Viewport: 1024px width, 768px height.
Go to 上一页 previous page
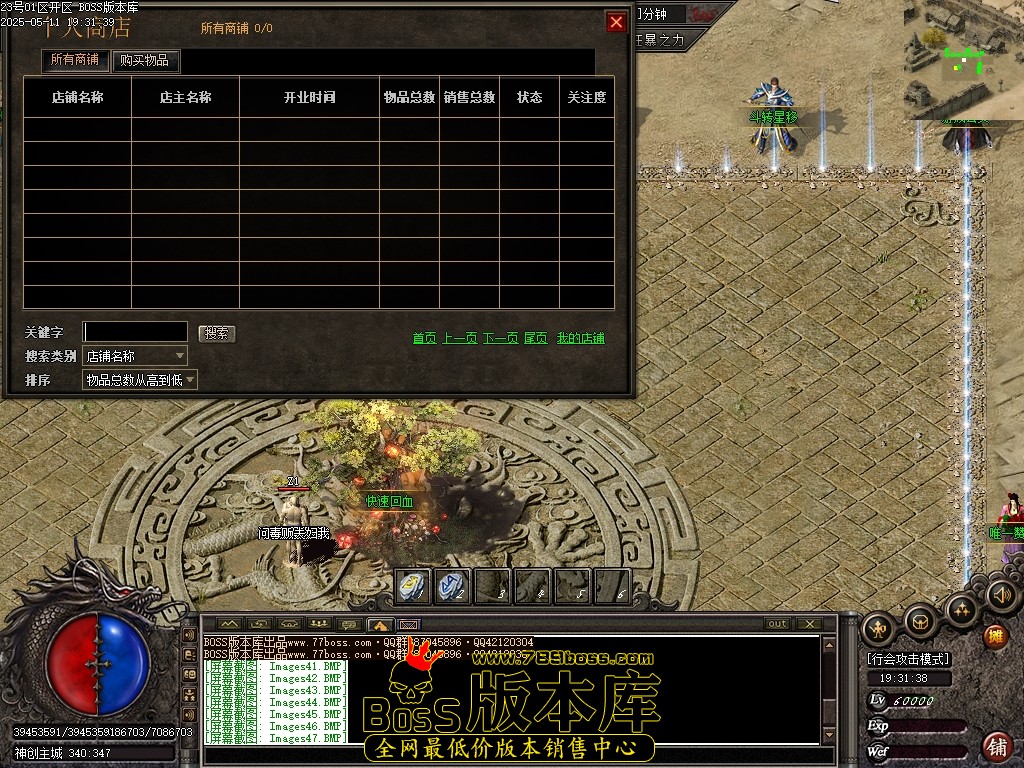pos(460,339)
